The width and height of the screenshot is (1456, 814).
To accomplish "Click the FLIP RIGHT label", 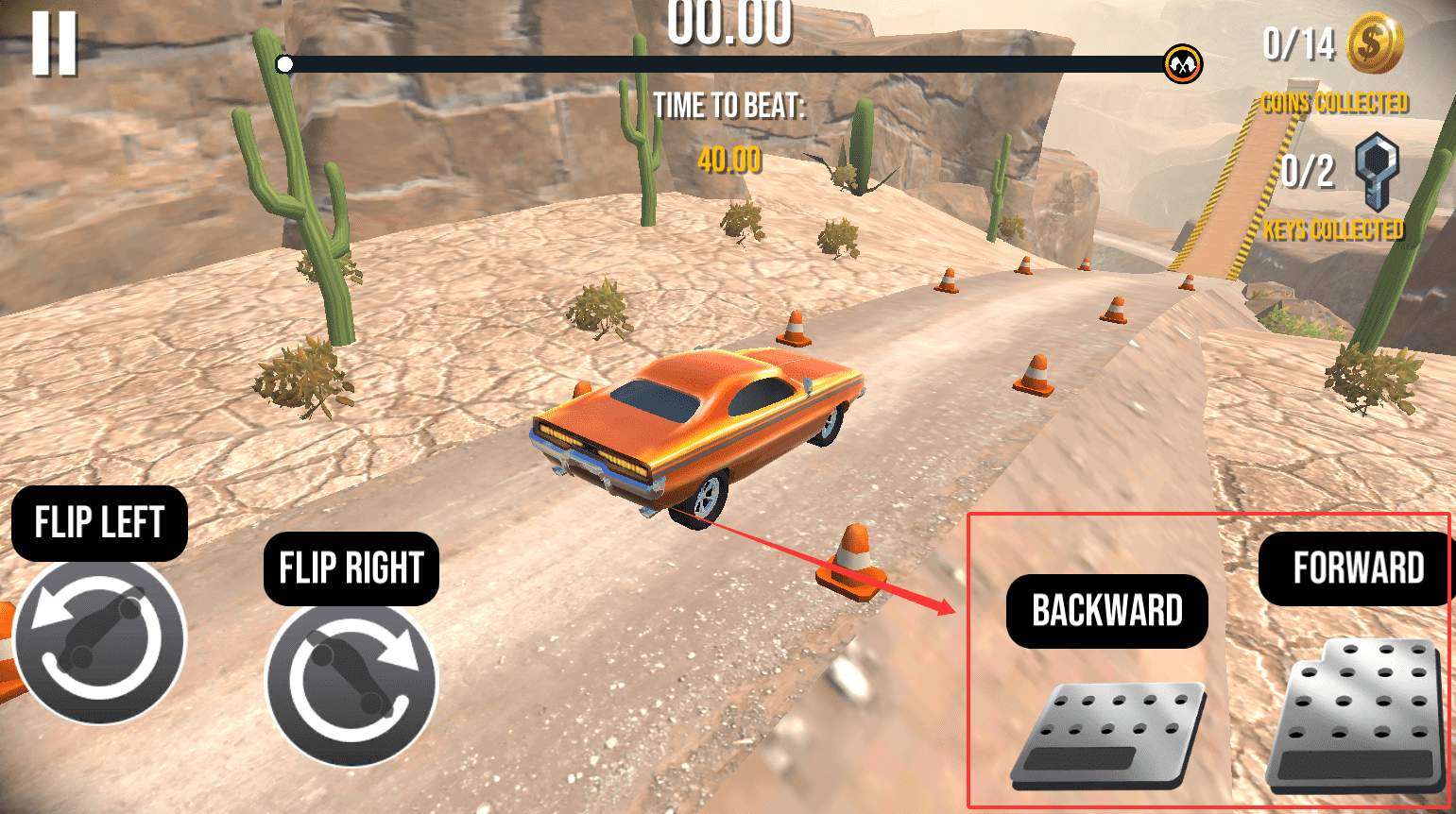I will [351, 568].
